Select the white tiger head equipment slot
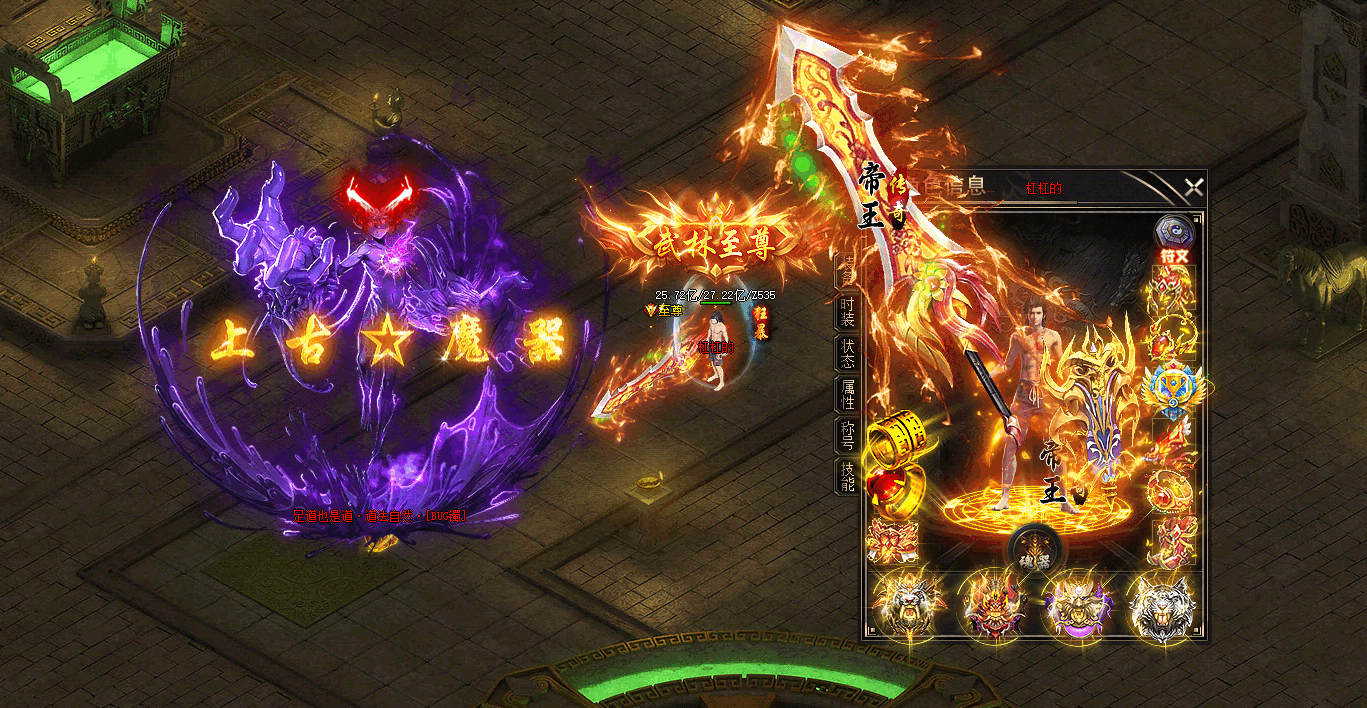The image size is (1367, 708). [x=1161, y=607]
